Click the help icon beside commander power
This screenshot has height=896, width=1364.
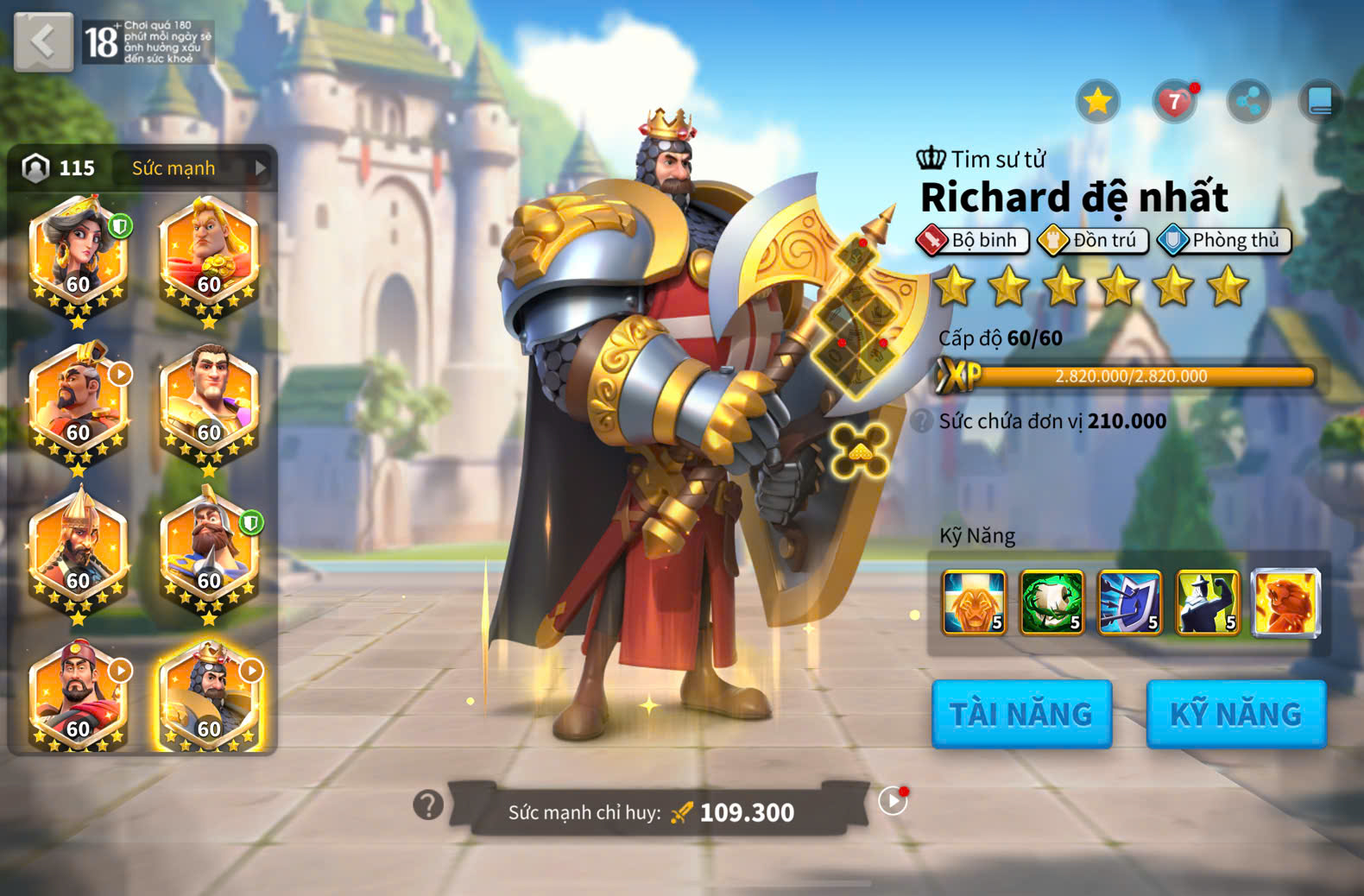coord(427,805)
